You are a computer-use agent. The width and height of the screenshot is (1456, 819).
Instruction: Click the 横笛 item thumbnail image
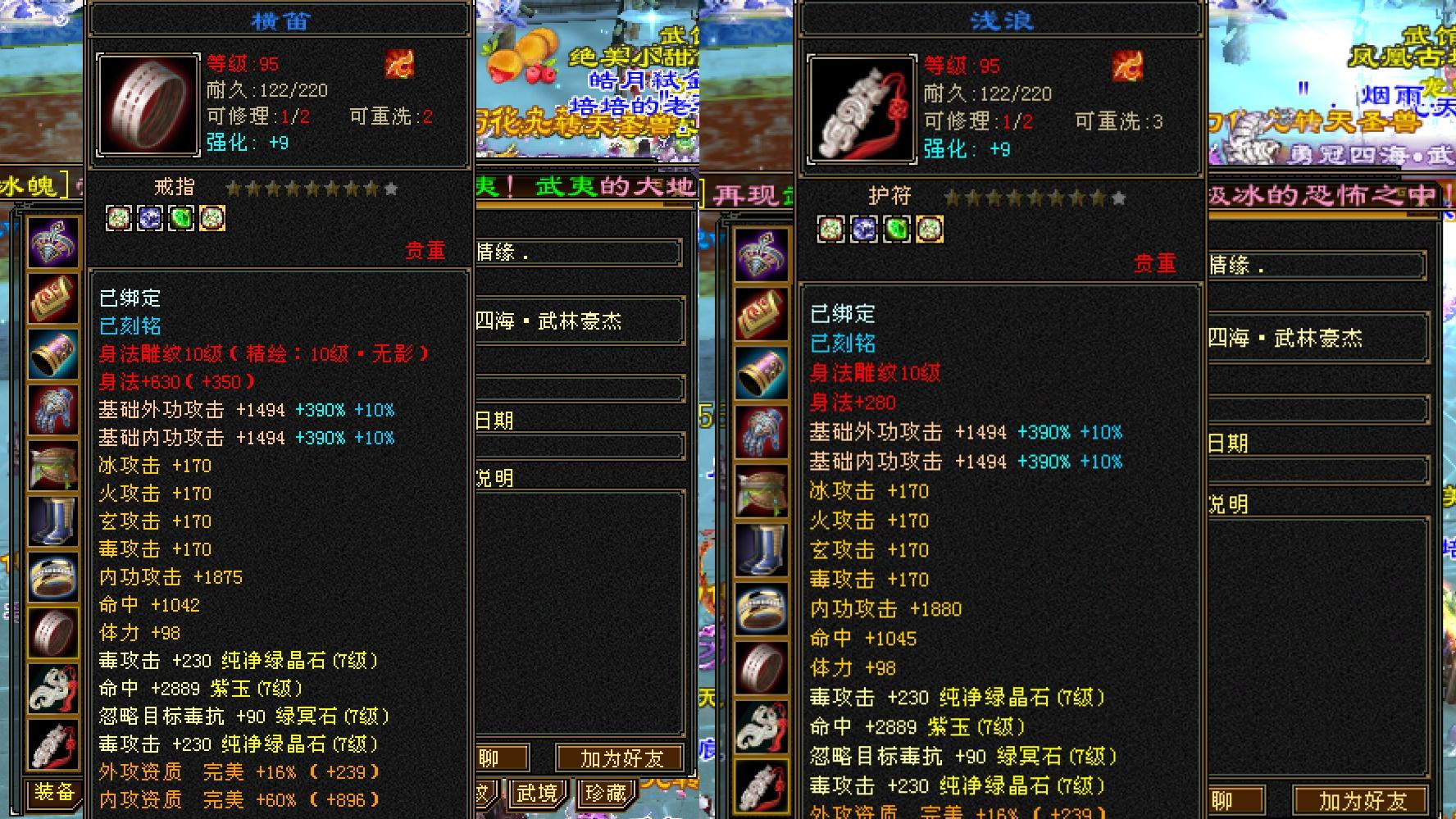point(148,105)
